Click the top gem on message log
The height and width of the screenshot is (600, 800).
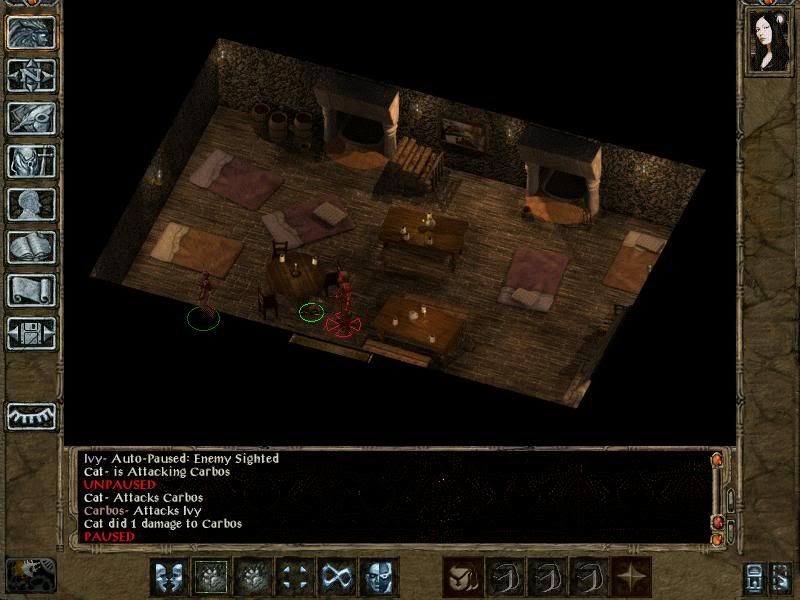[x=716, y=460]
